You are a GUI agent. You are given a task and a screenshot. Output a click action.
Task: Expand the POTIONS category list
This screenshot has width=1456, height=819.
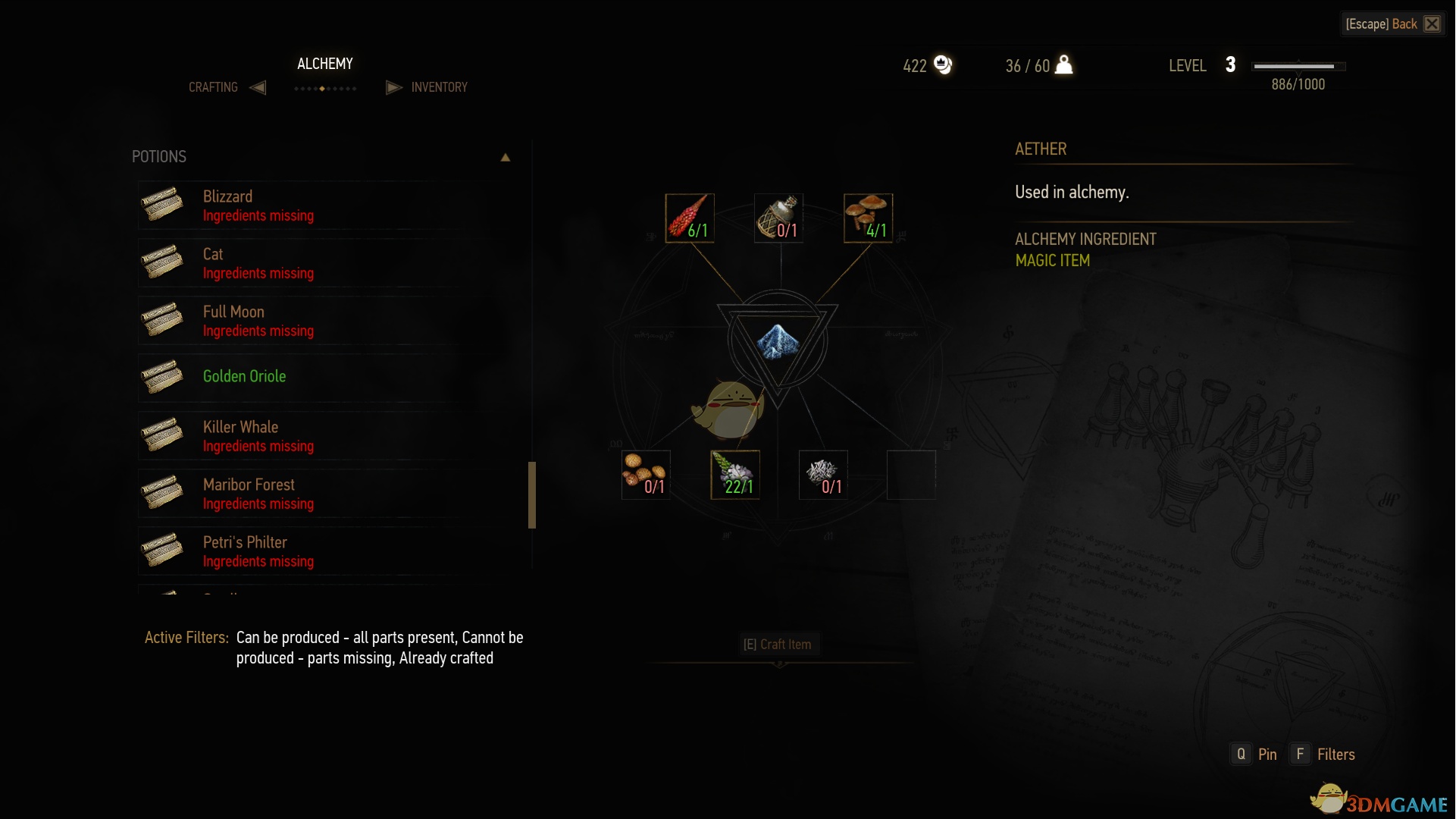point(159,157)
